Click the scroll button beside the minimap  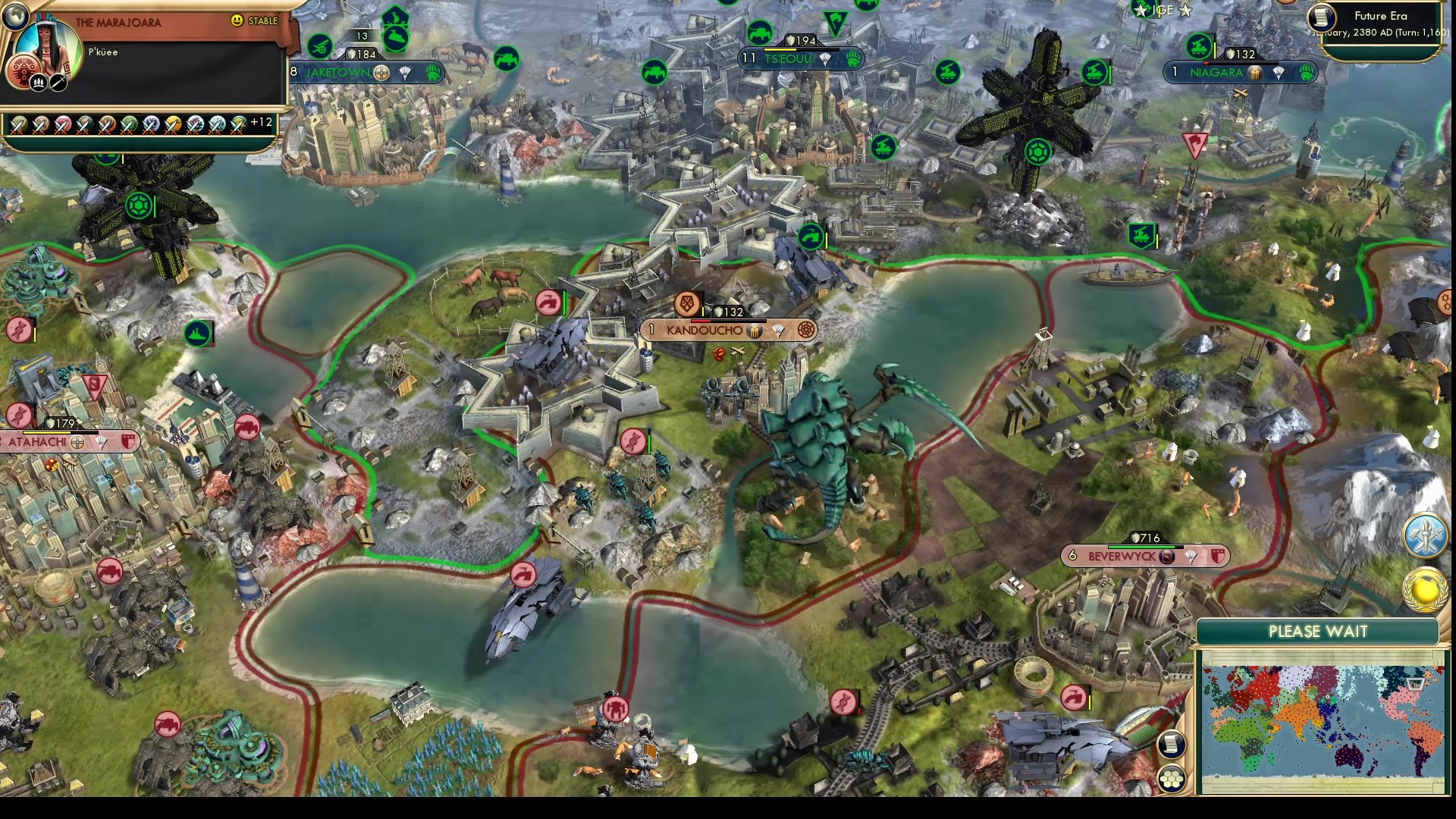coord(1171,744)
